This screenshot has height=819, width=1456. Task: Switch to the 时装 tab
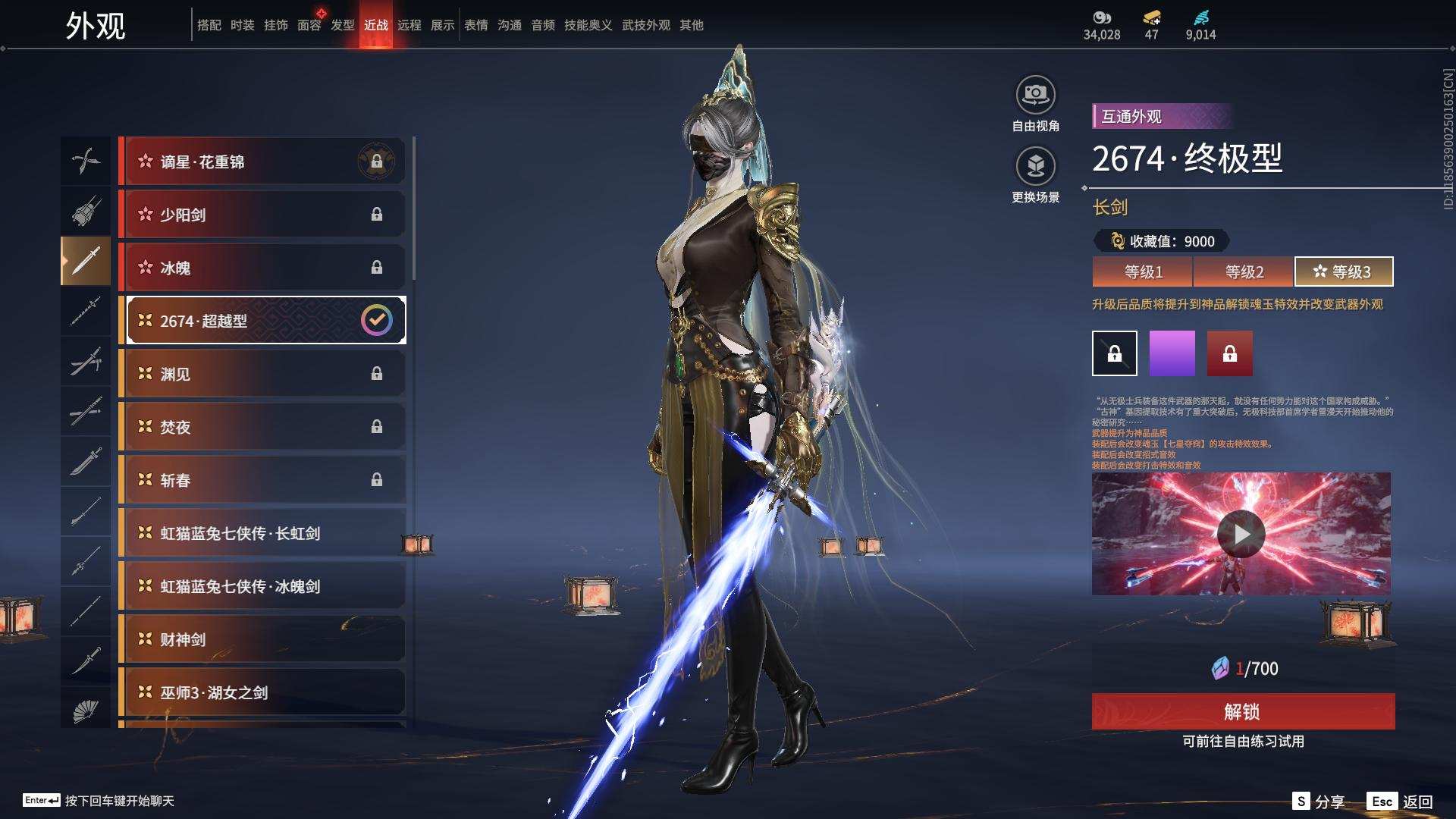(x=243, y=25)
